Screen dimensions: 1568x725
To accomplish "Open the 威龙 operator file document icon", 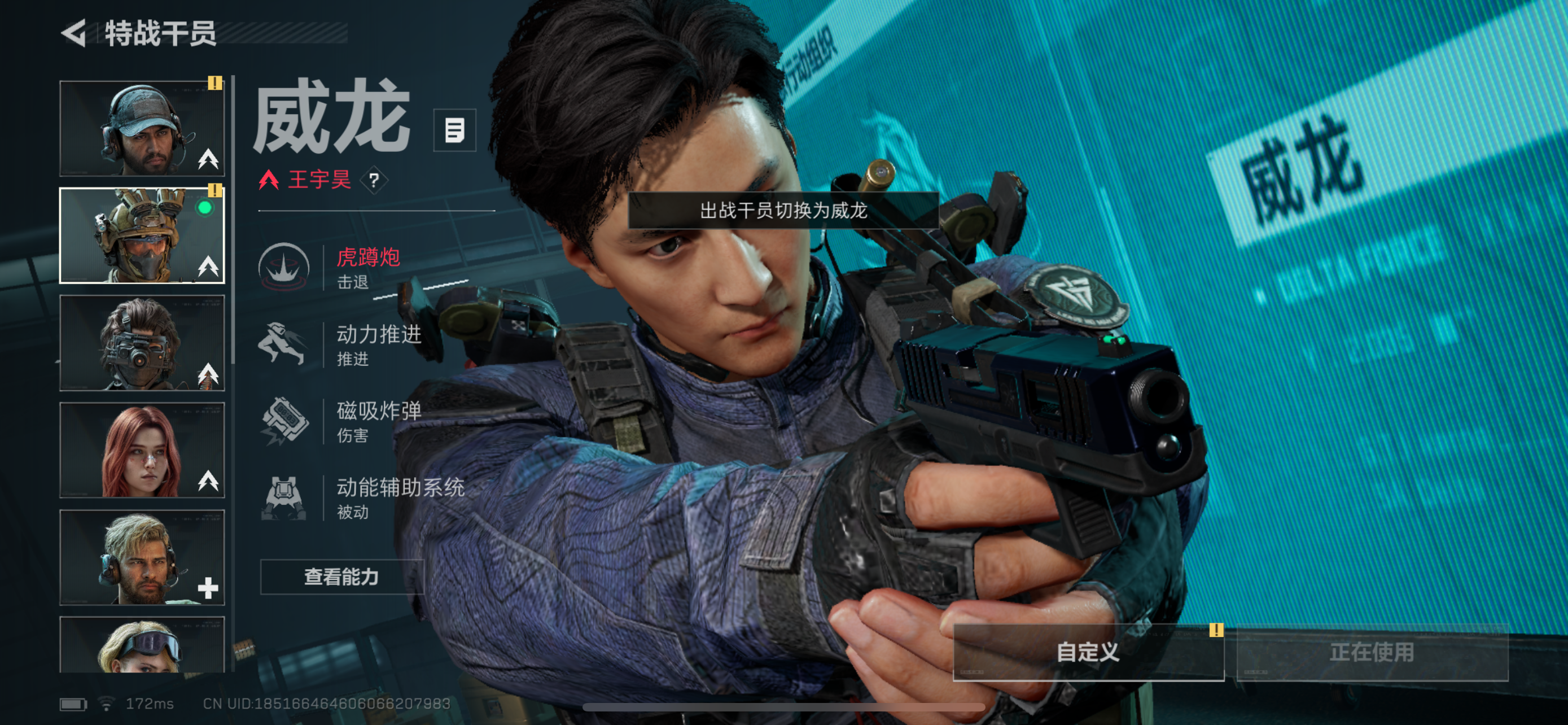I will 454,130.
